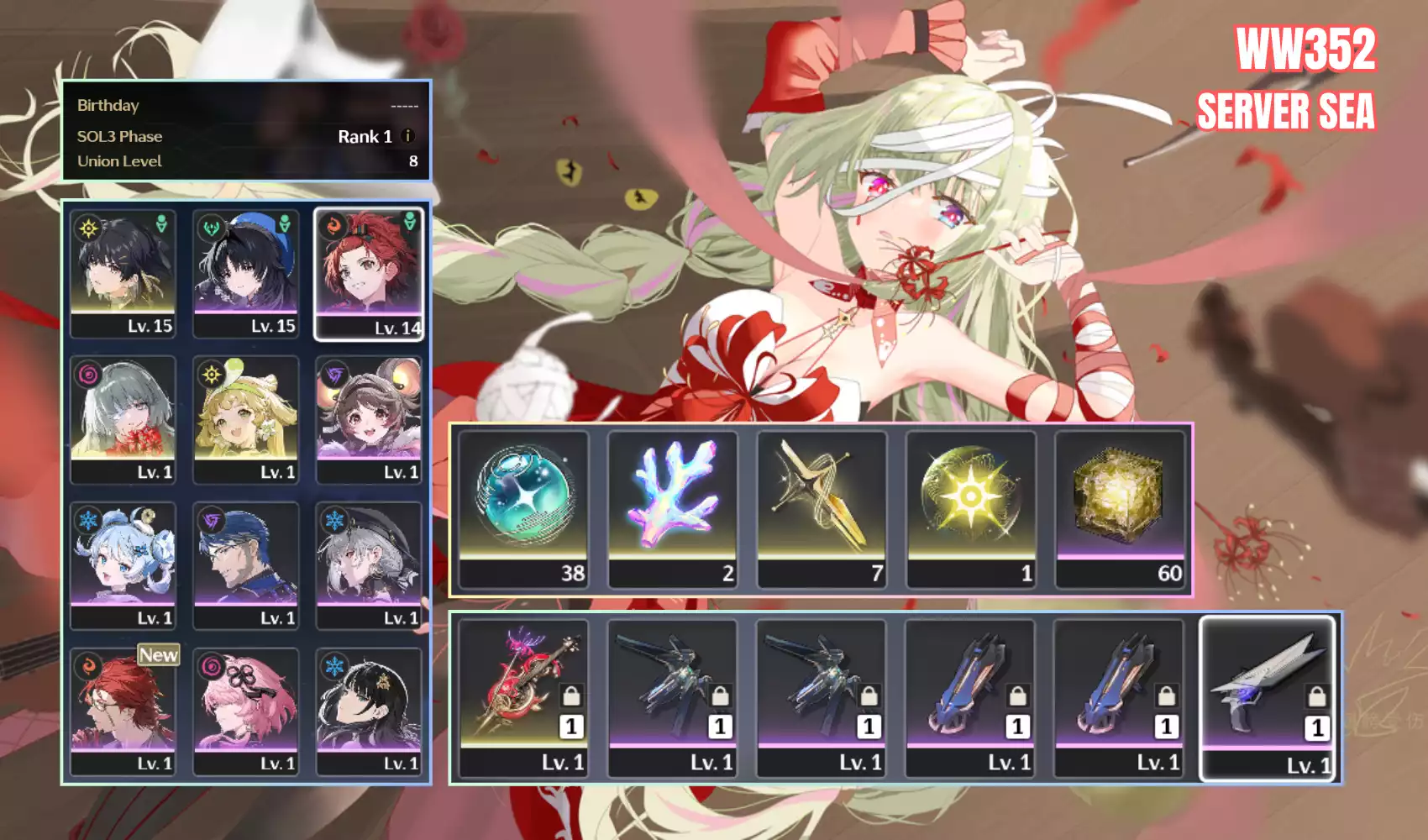The image size is (1428, 840).
Task: Open the glowing yellow star orb item
Action: [970, 508]
